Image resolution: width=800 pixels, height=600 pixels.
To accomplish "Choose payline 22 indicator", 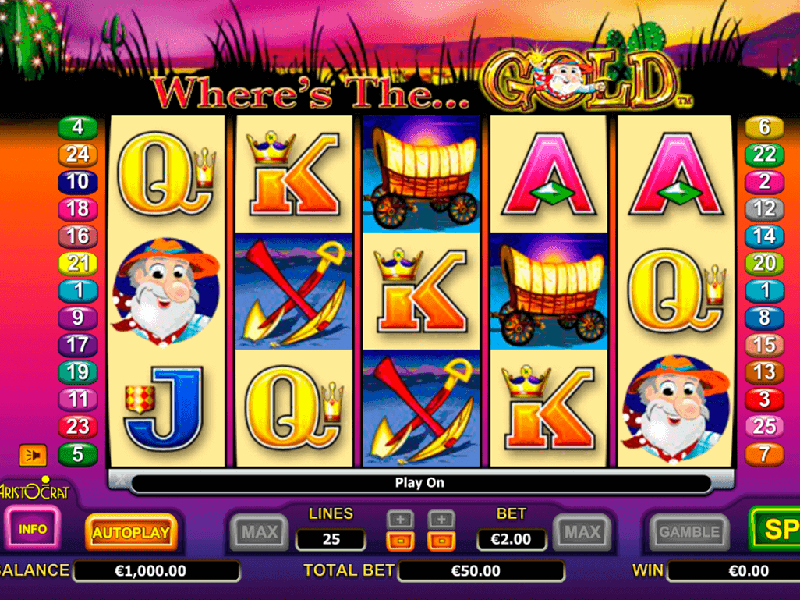I will (765, 154).
